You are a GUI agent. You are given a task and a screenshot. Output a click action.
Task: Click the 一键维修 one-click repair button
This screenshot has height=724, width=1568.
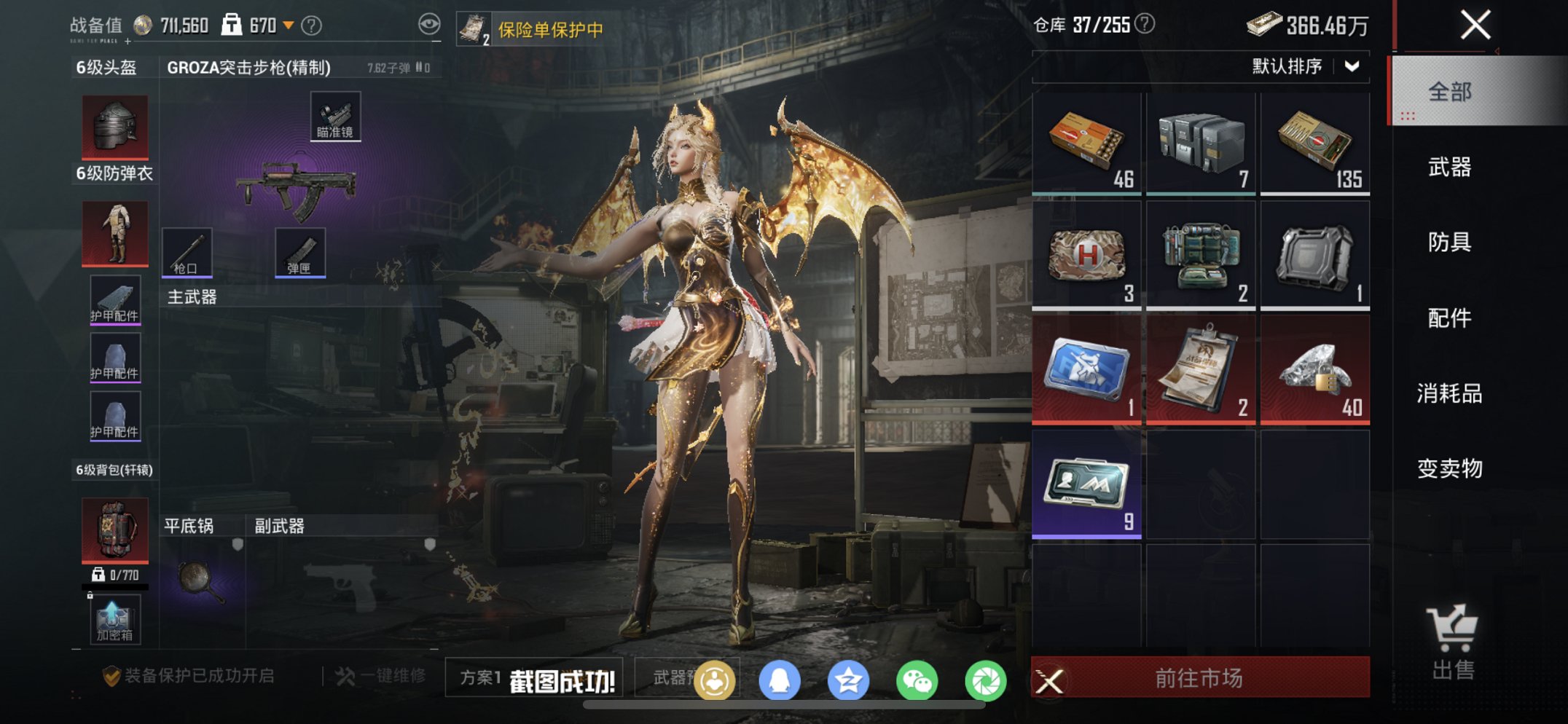[x=379, y=675]
